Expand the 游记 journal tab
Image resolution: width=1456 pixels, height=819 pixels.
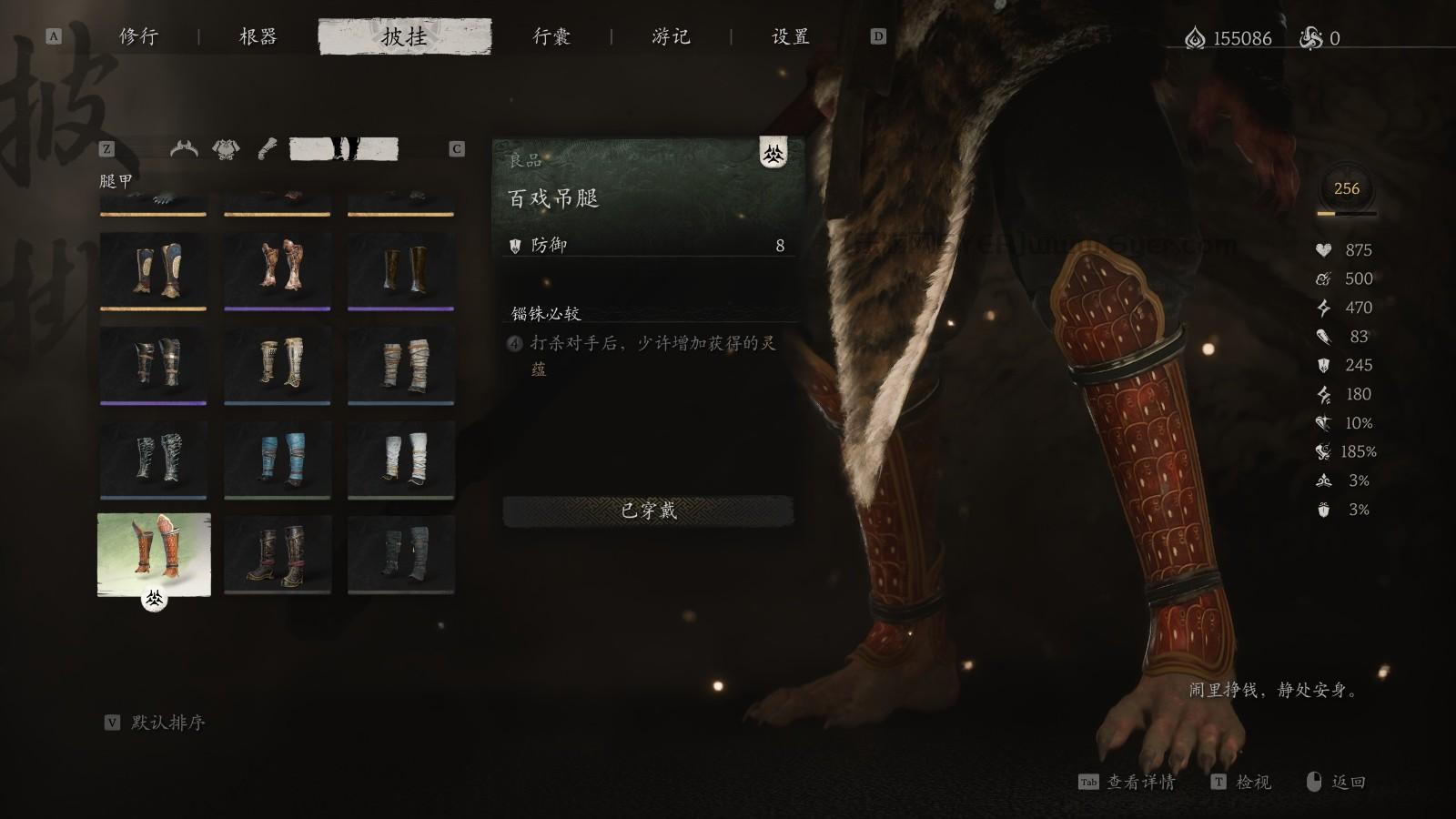(x=672, y=36)
